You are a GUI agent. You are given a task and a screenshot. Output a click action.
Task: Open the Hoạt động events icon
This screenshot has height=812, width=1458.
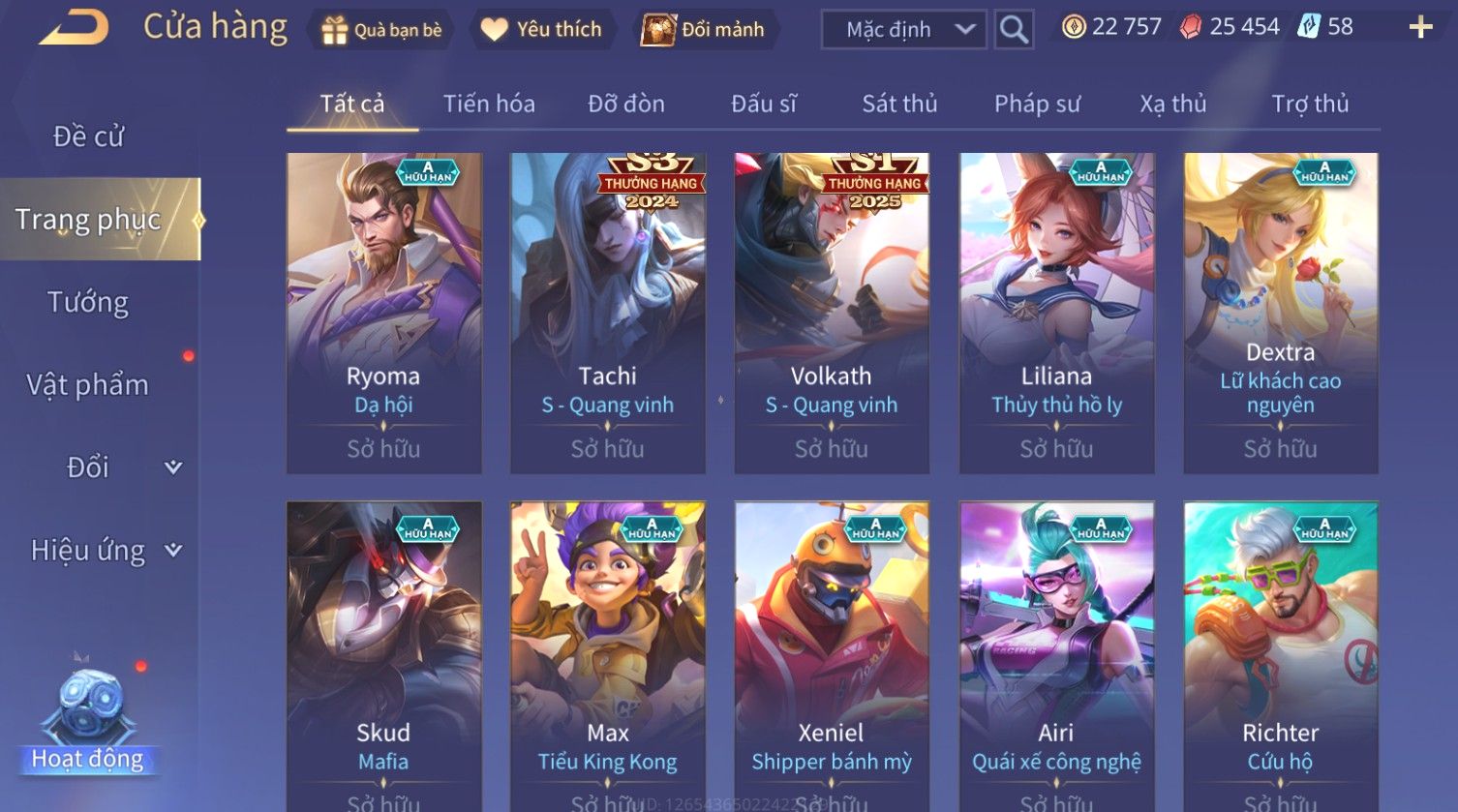pos(88,716)
